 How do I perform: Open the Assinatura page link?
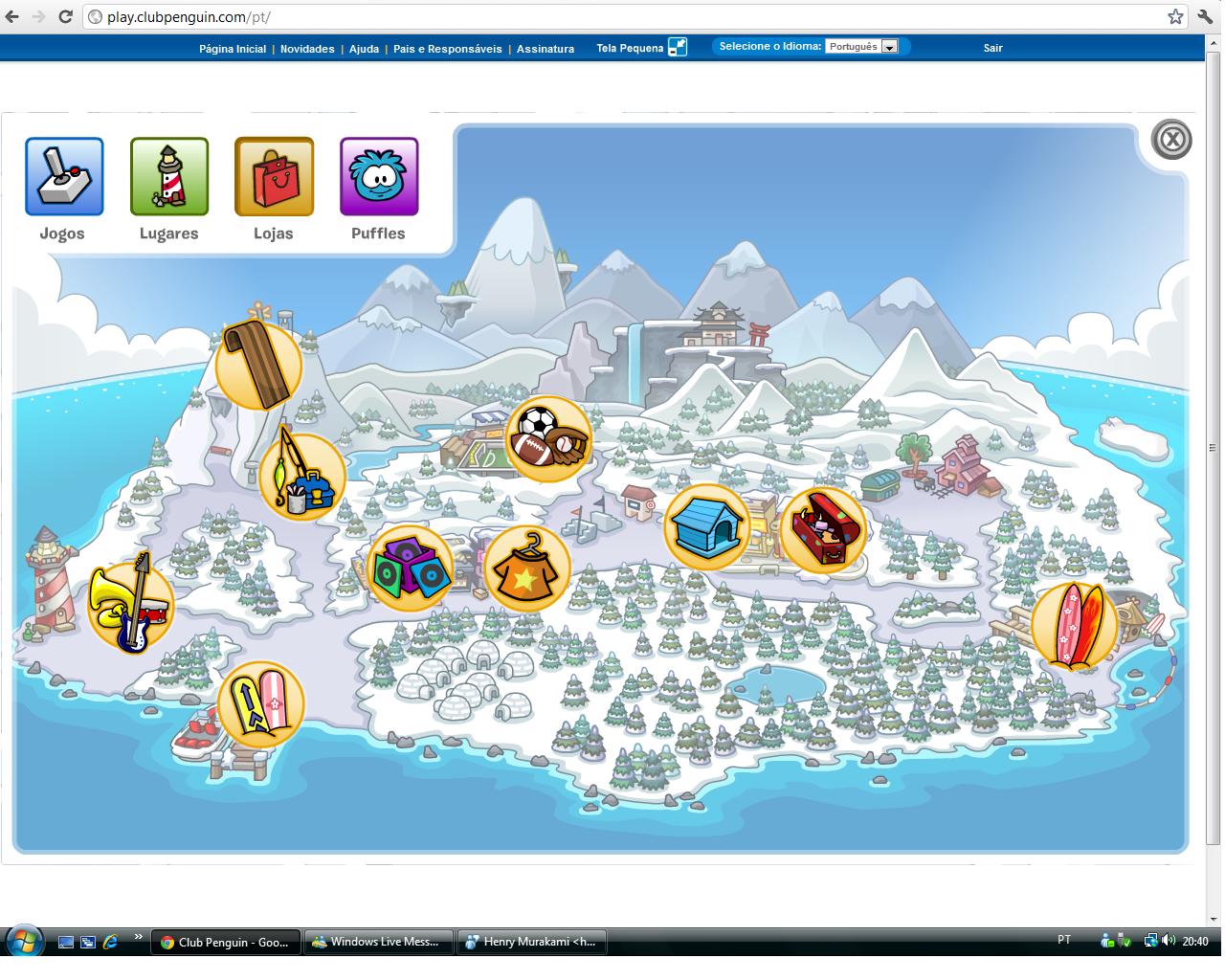[545, 48]
